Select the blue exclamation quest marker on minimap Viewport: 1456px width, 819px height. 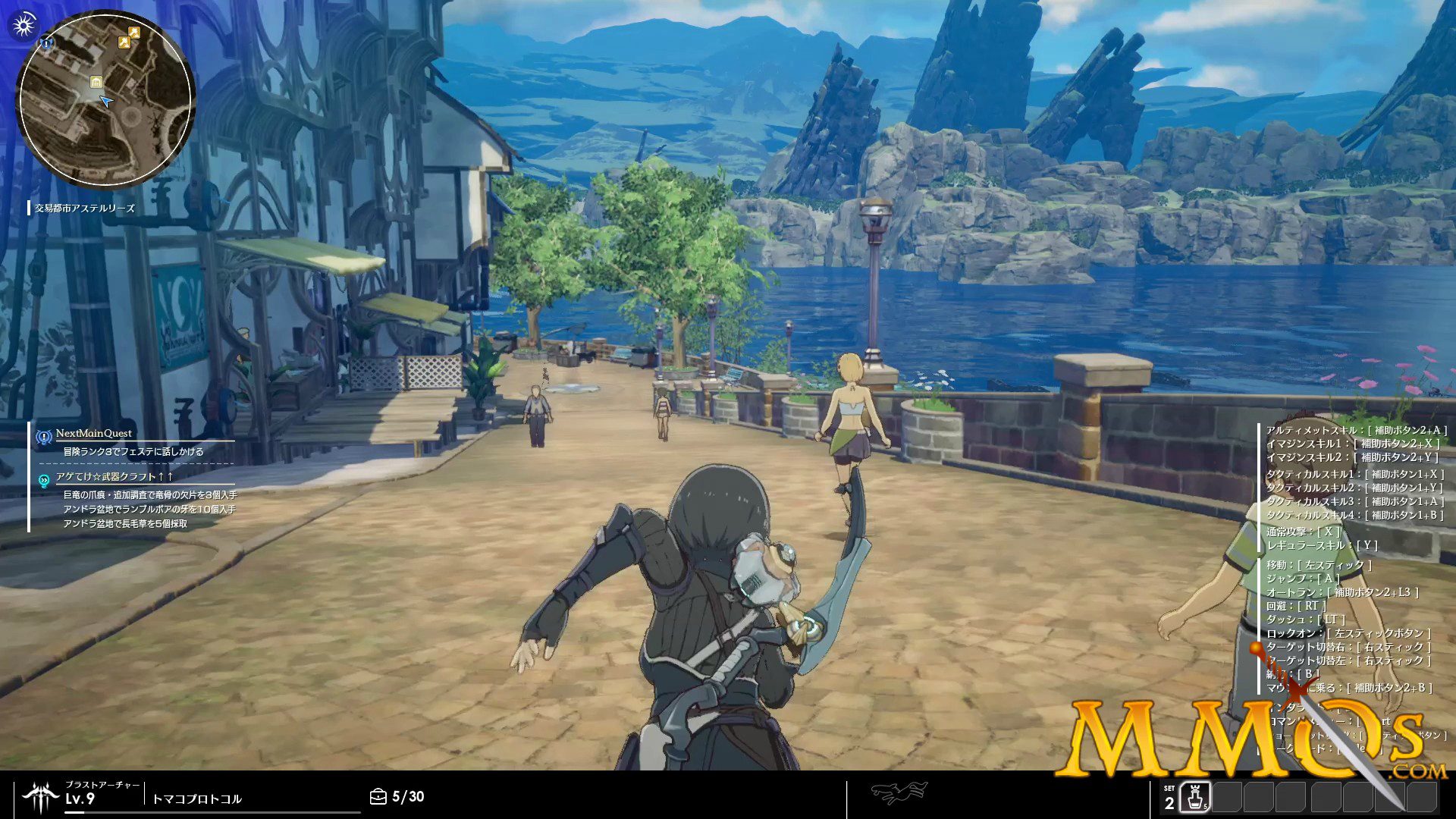[x=48, y=43]
